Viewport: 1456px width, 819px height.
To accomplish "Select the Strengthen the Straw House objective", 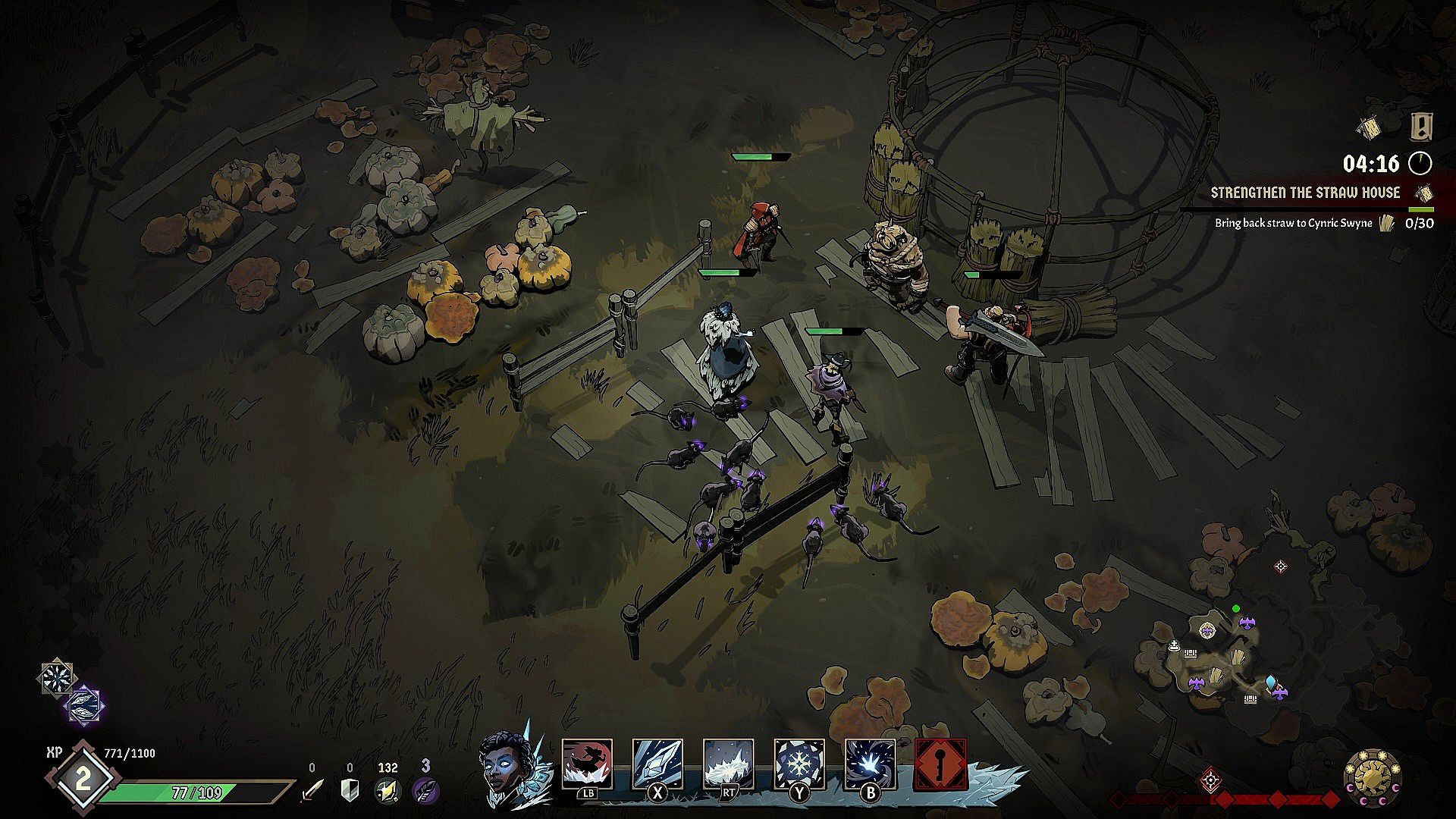I will (1304, 193).
